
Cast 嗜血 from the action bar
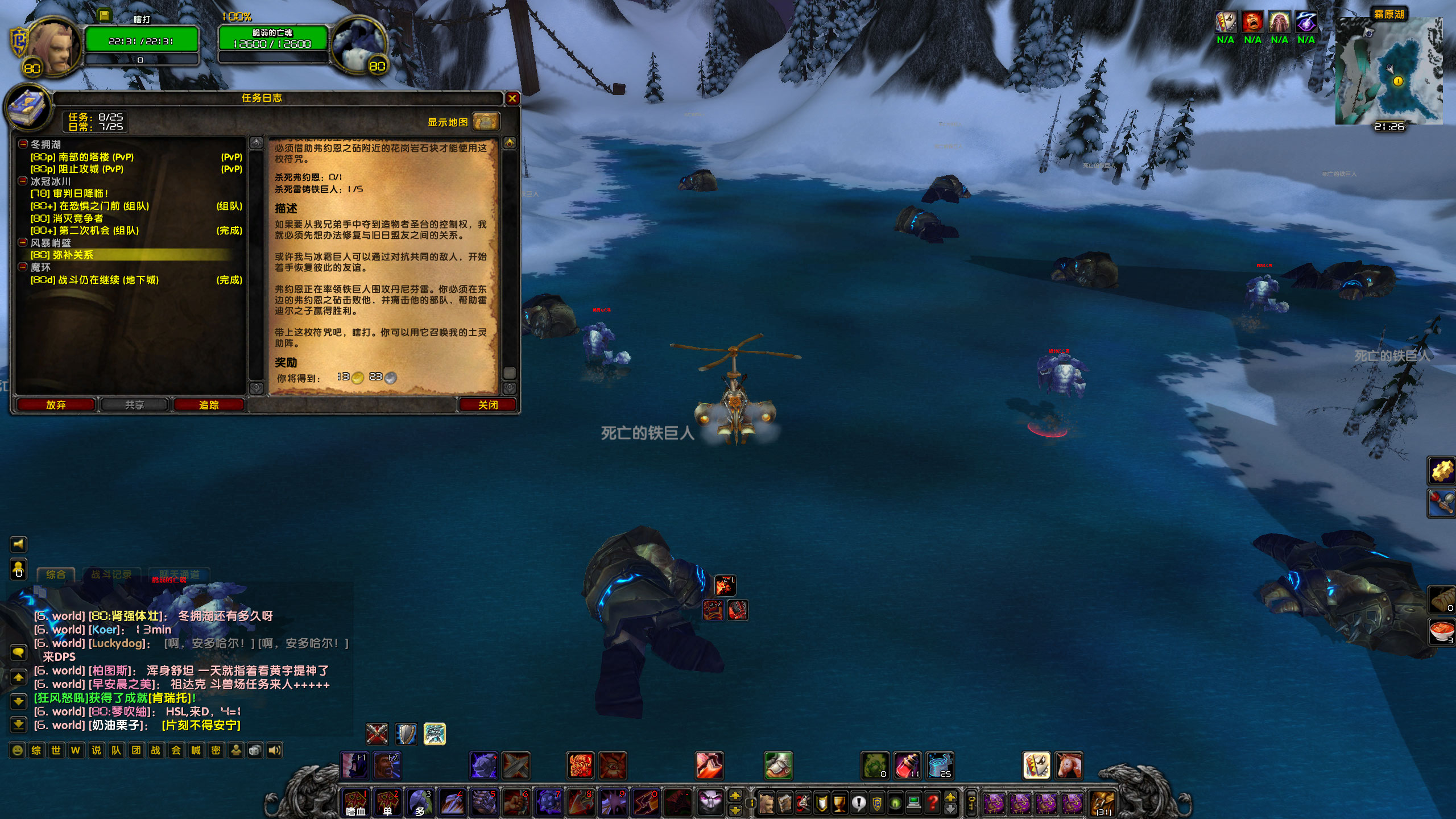[x=355, y=802]
